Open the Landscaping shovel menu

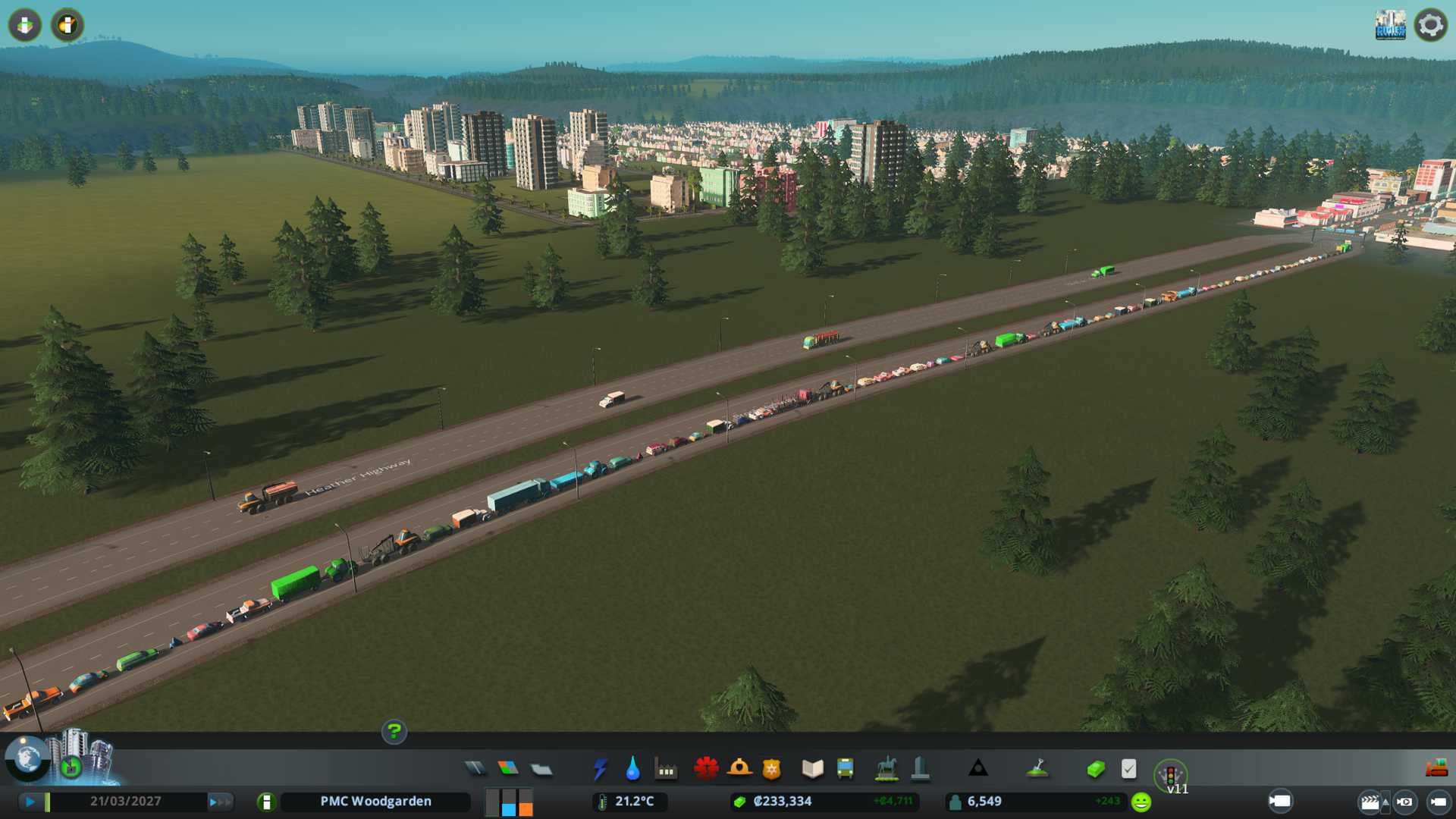[x=1037, y=769]
